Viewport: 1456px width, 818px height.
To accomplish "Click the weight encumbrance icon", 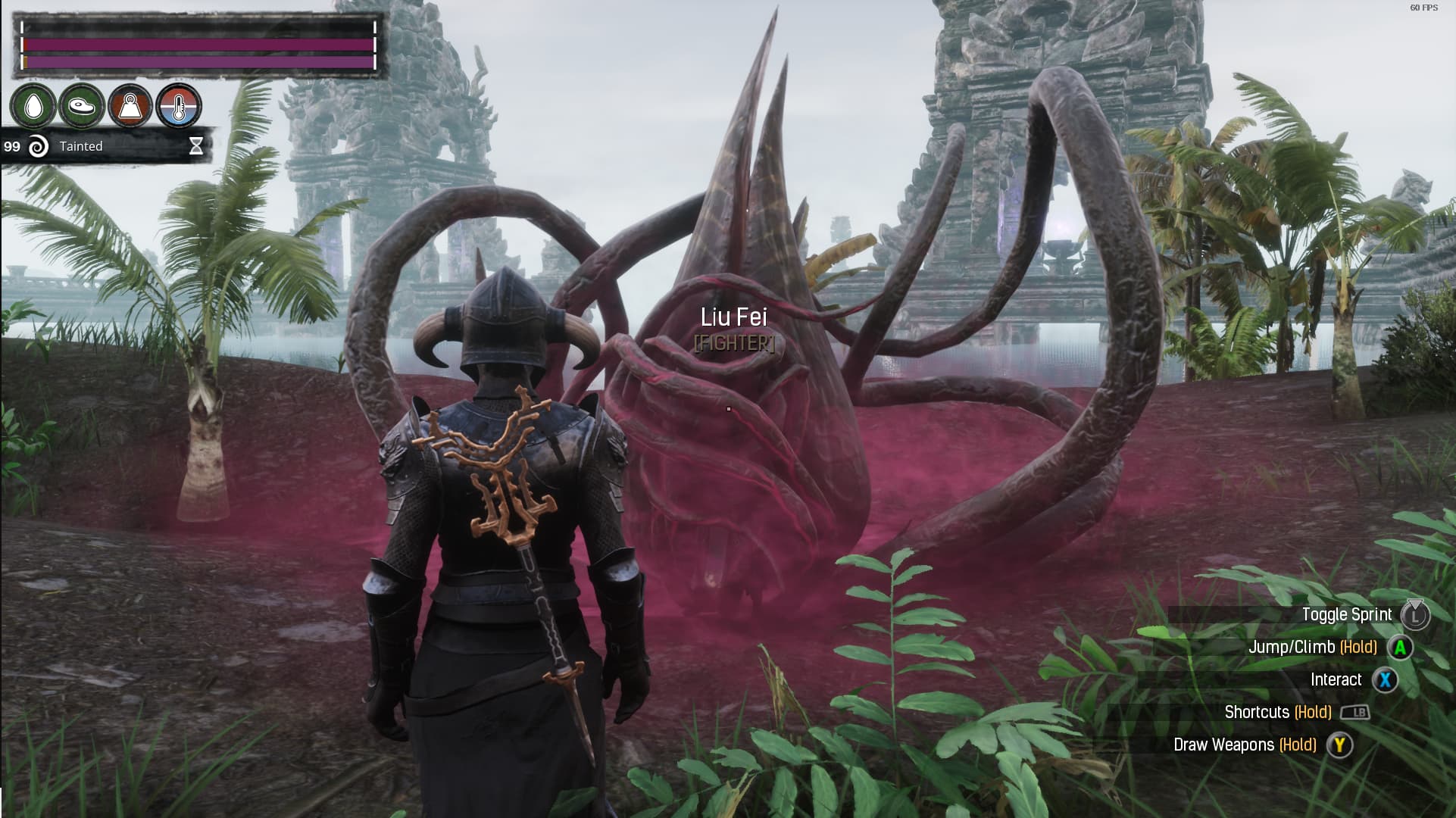I will (130, 106).
